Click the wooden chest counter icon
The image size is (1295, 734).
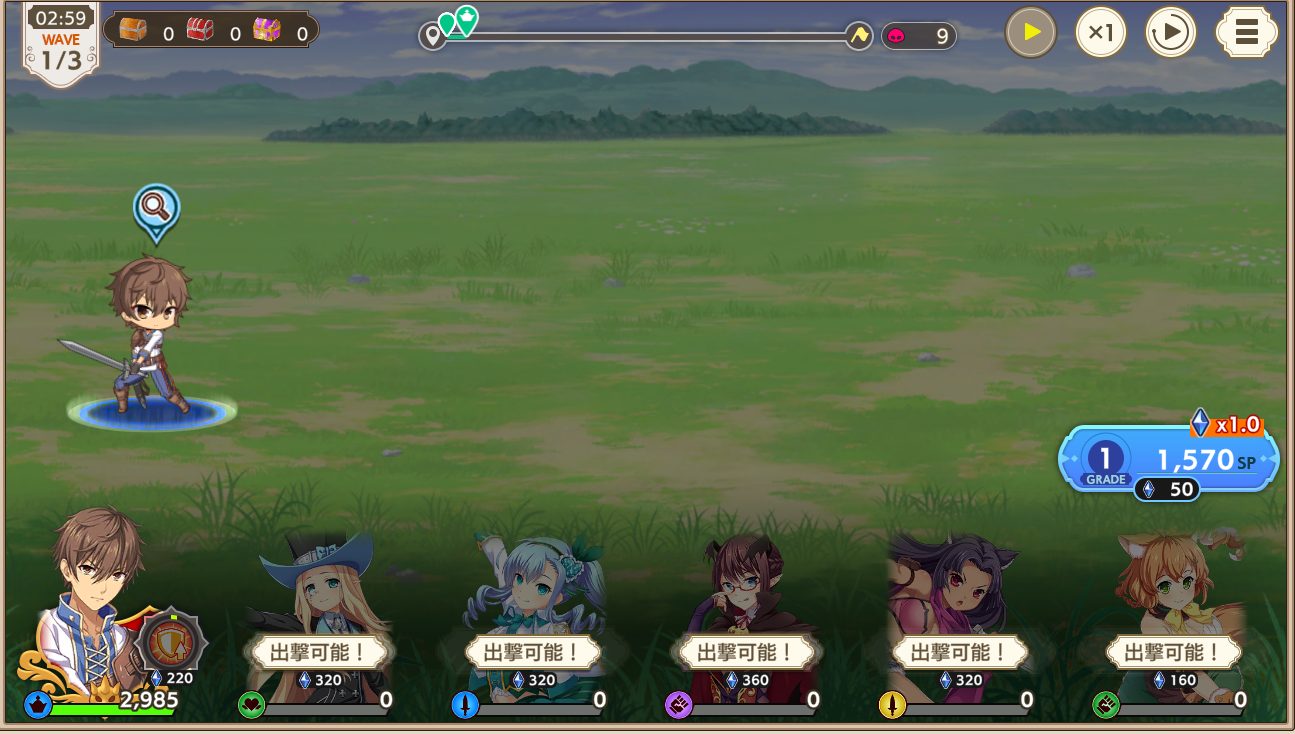click(131, 28)
